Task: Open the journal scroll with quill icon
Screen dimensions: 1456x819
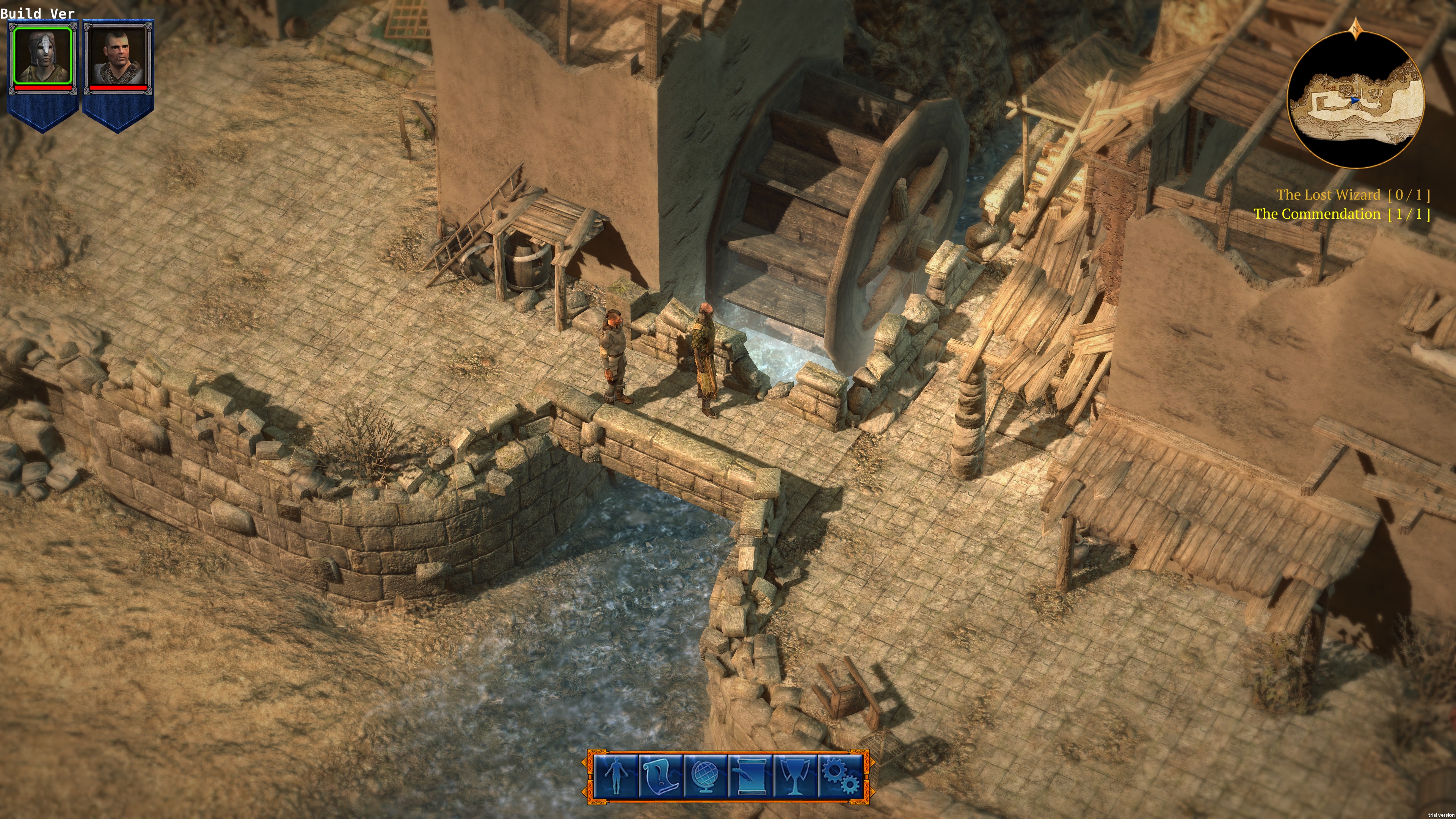Action: 751,776
